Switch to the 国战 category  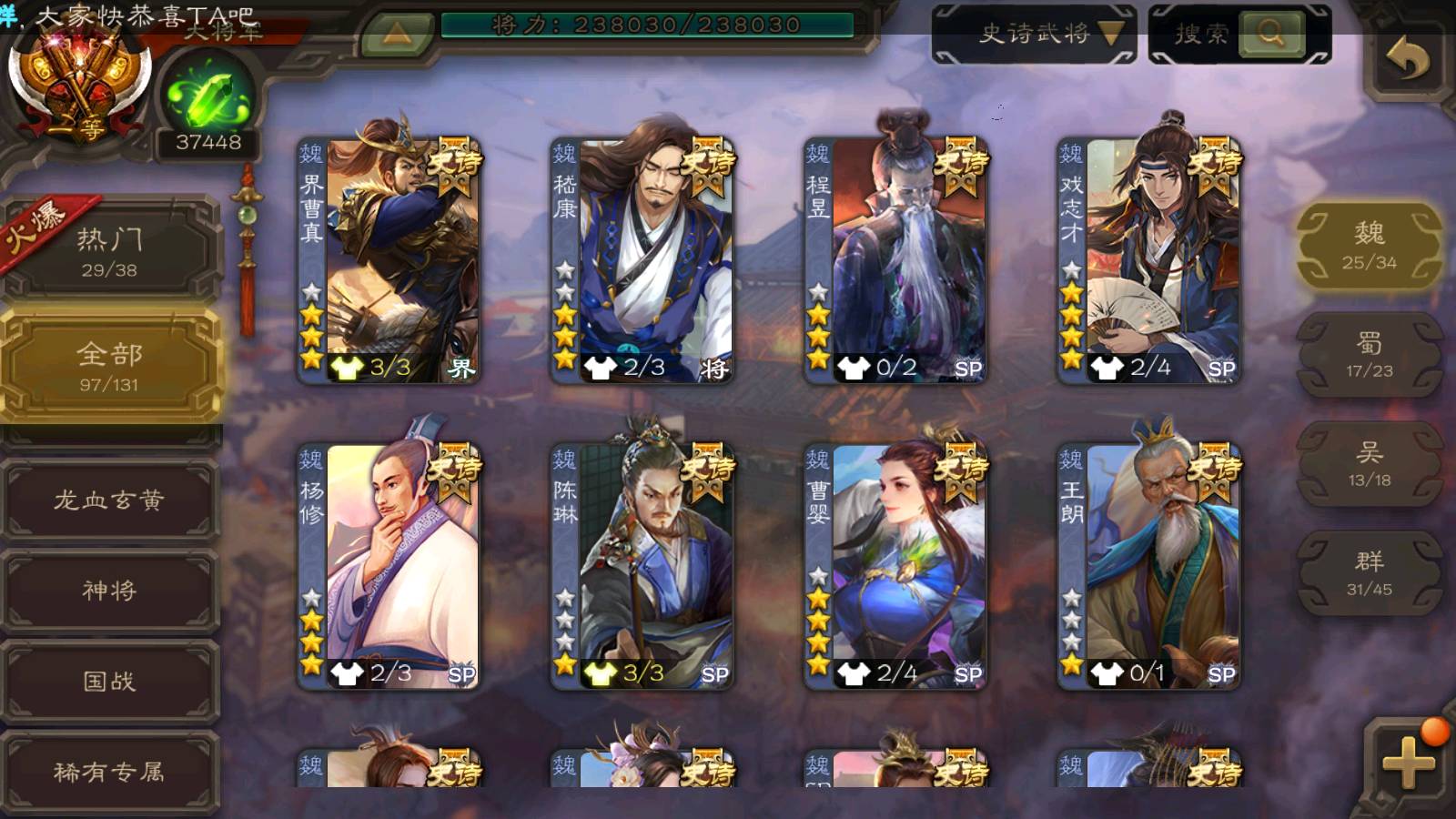click(109, 681)
